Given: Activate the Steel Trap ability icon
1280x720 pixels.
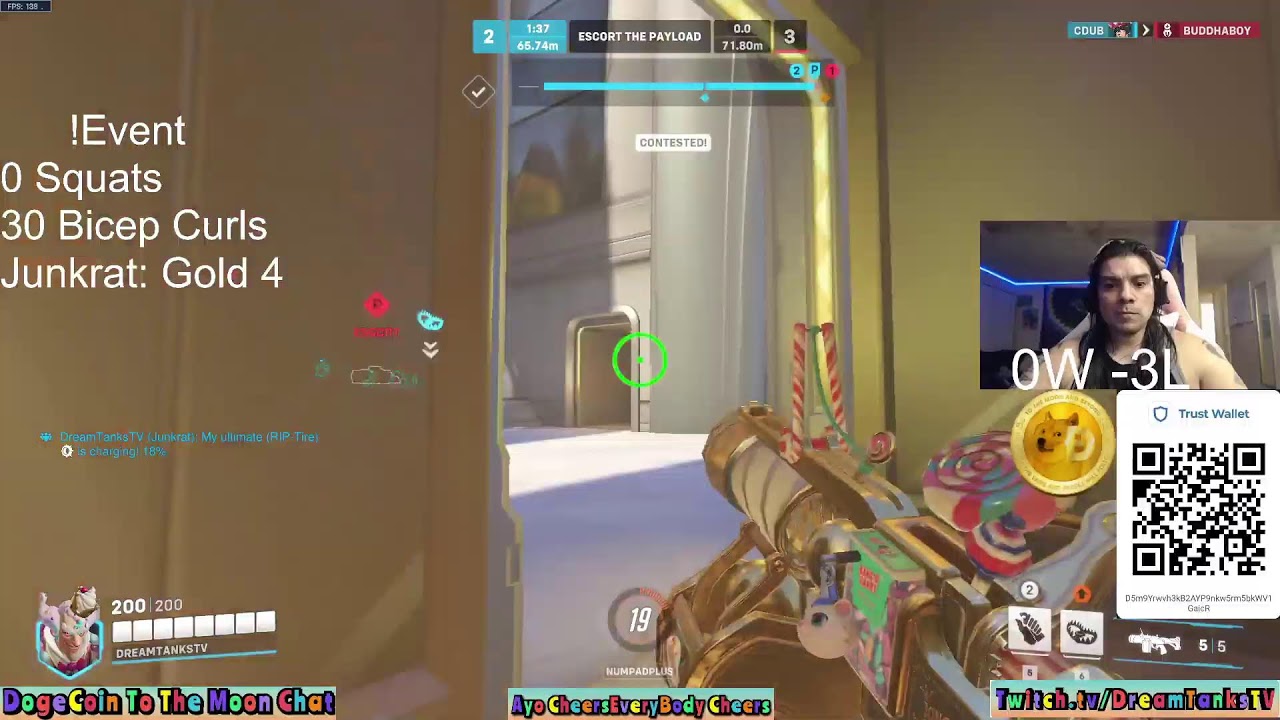Looking at the screenshot, I should coord(1081,631).
